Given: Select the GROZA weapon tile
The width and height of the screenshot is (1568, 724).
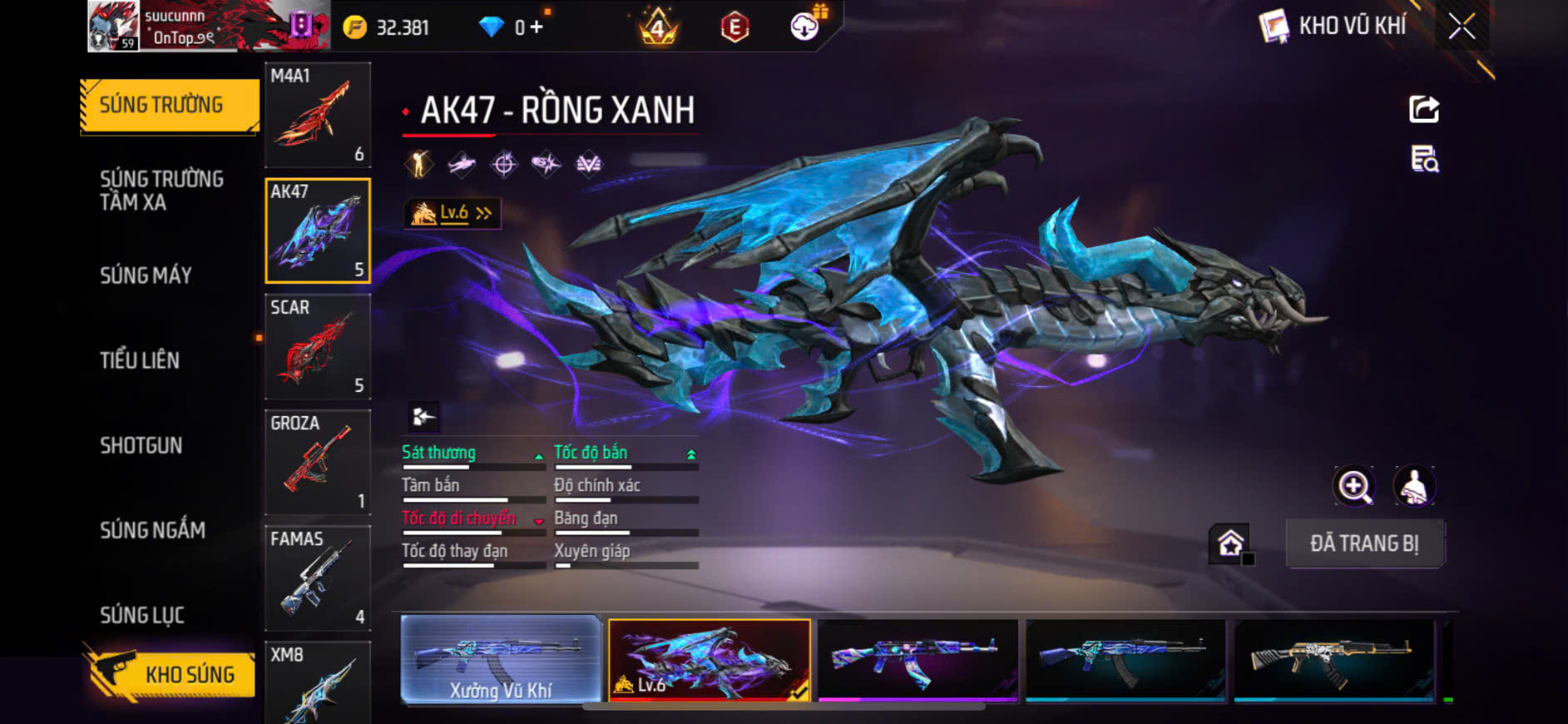Looking at the screenshot, I should pos(318,462).
